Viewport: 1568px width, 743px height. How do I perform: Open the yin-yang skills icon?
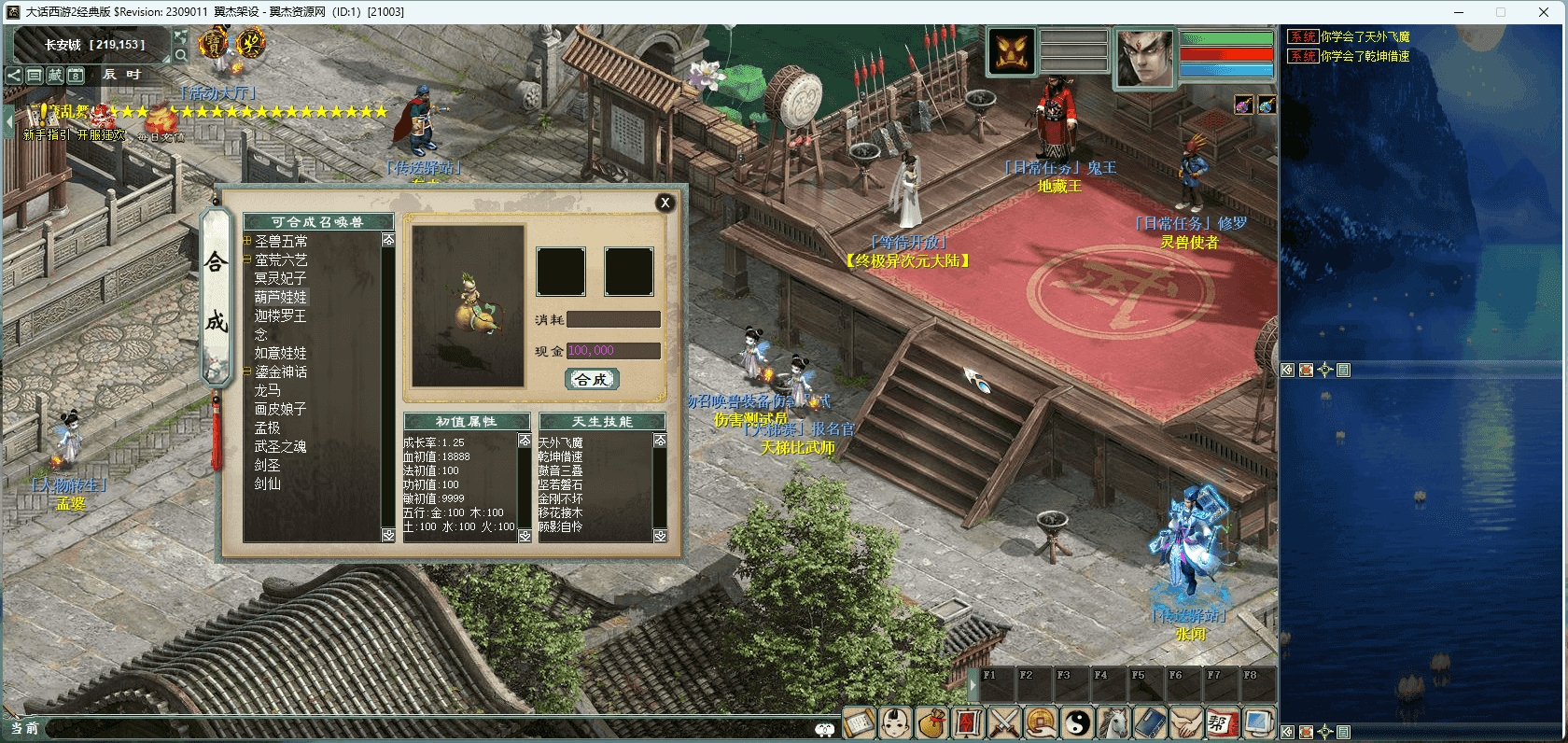[x=1077, y=723]
